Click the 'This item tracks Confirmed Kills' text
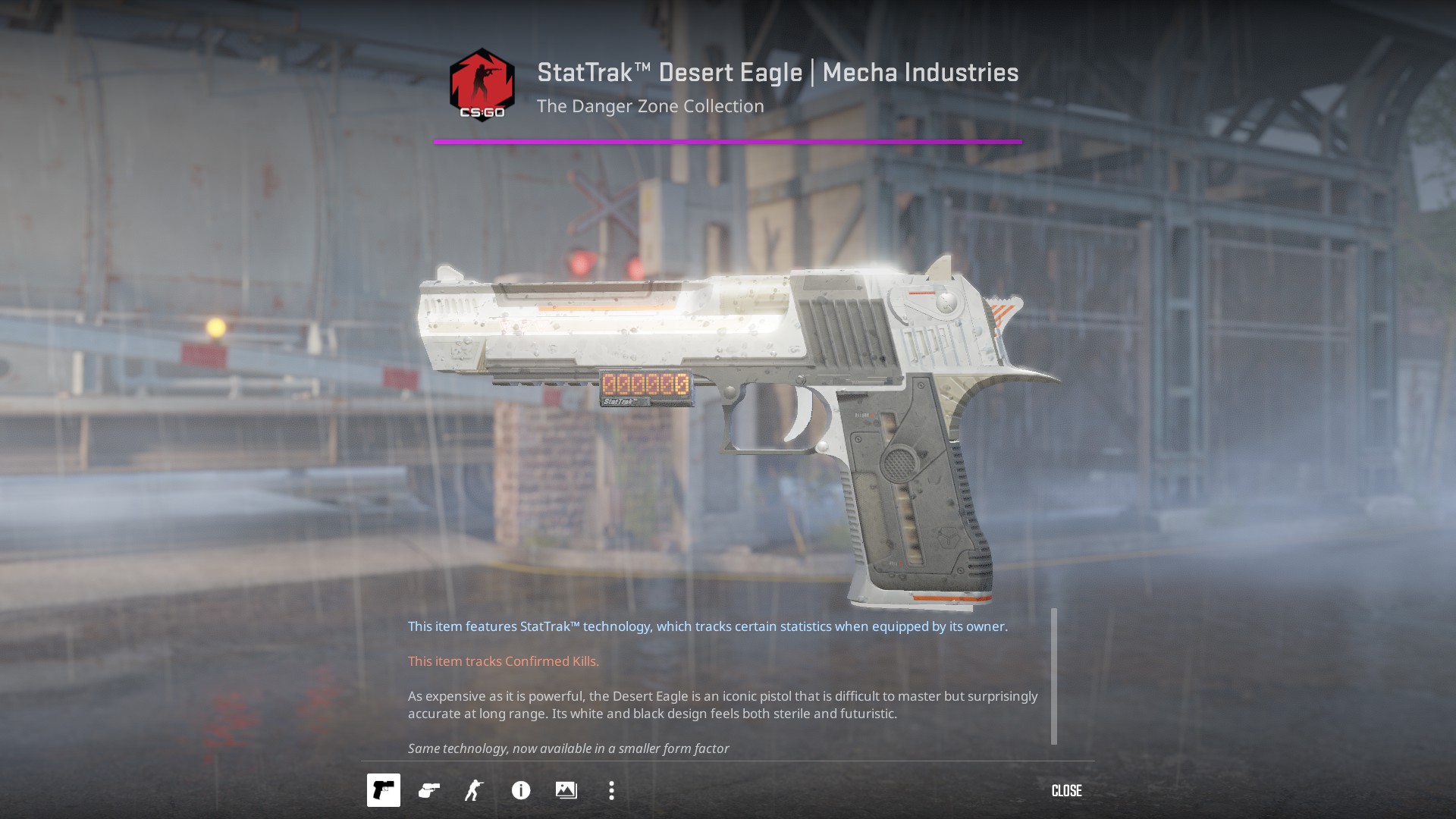The image size is (1456, 819). (x=503, y=661)
